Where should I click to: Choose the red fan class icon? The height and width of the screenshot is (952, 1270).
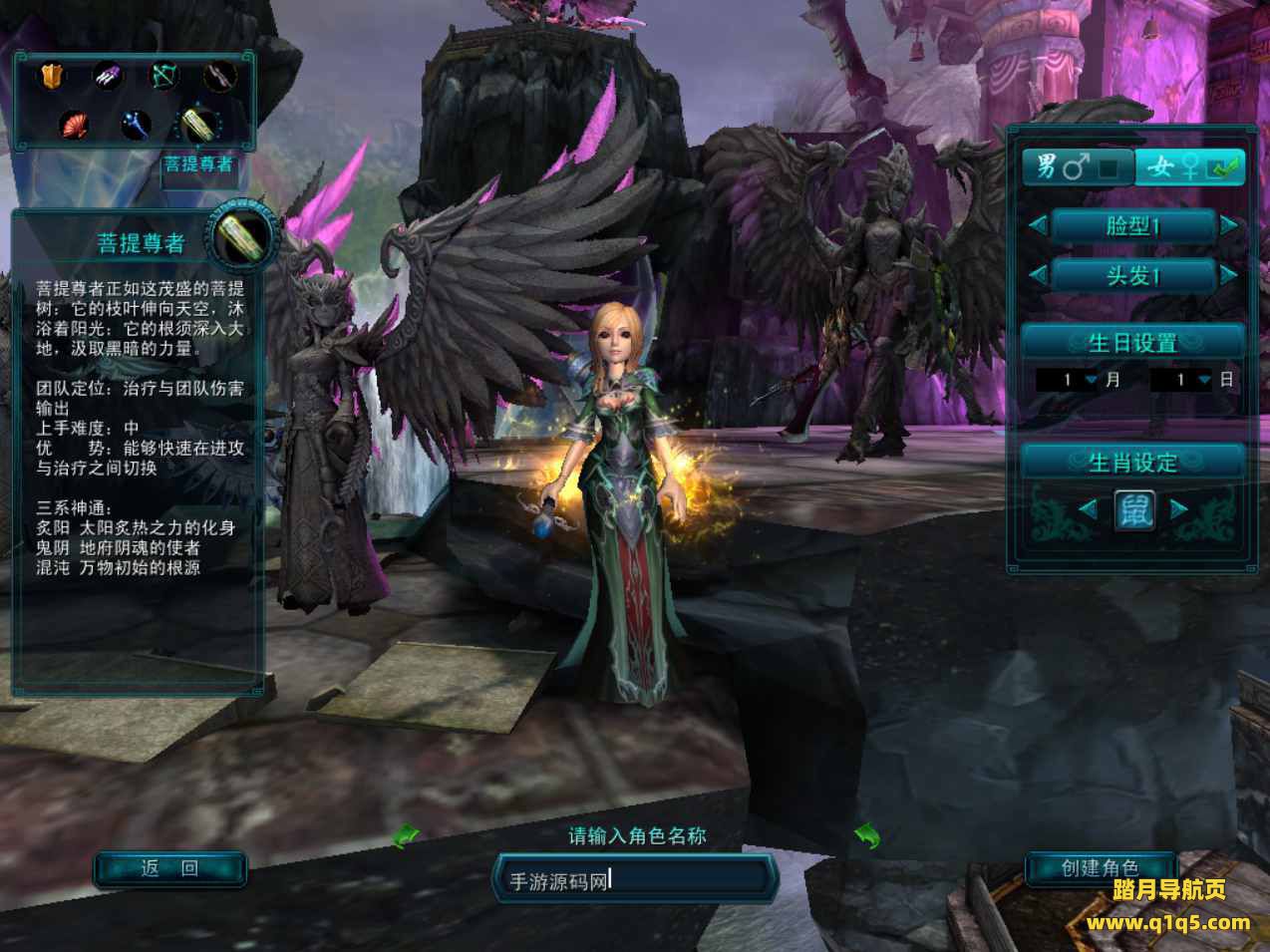pyautogui.click(x=74, y=125)
